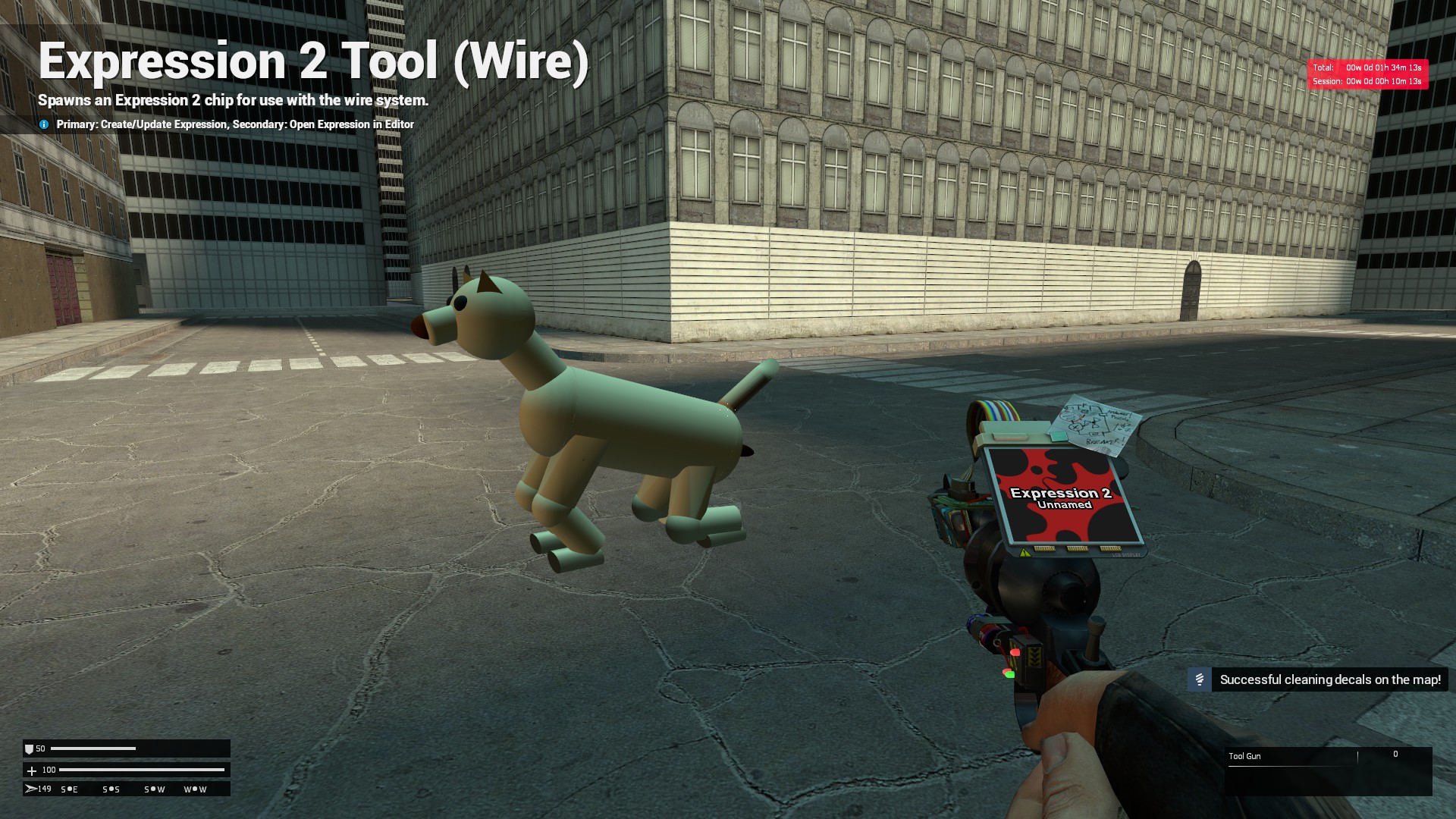Click the ammo counter showing 0

[x=1395, y=754]
